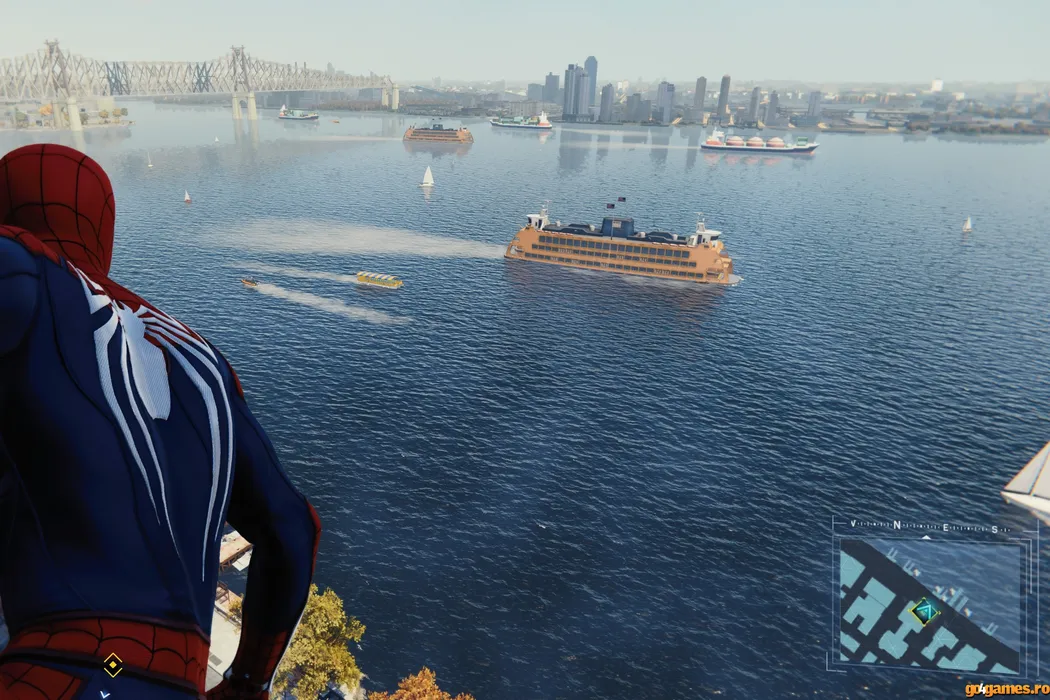This screenshot has width=1050, height=700.
Task: Select the player position marker on minimap
Action: pos(925,611)
